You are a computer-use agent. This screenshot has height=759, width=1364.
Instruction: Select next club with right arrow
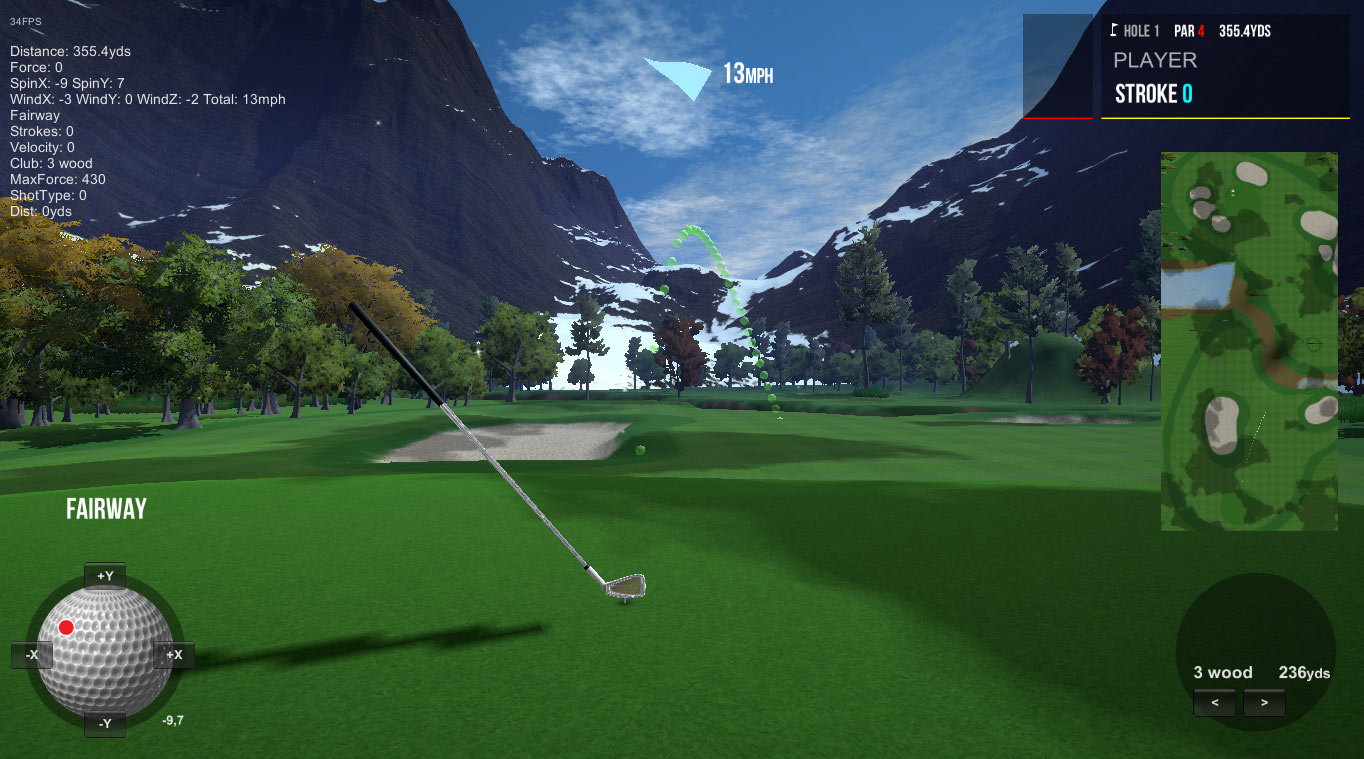coord(1264,703)
